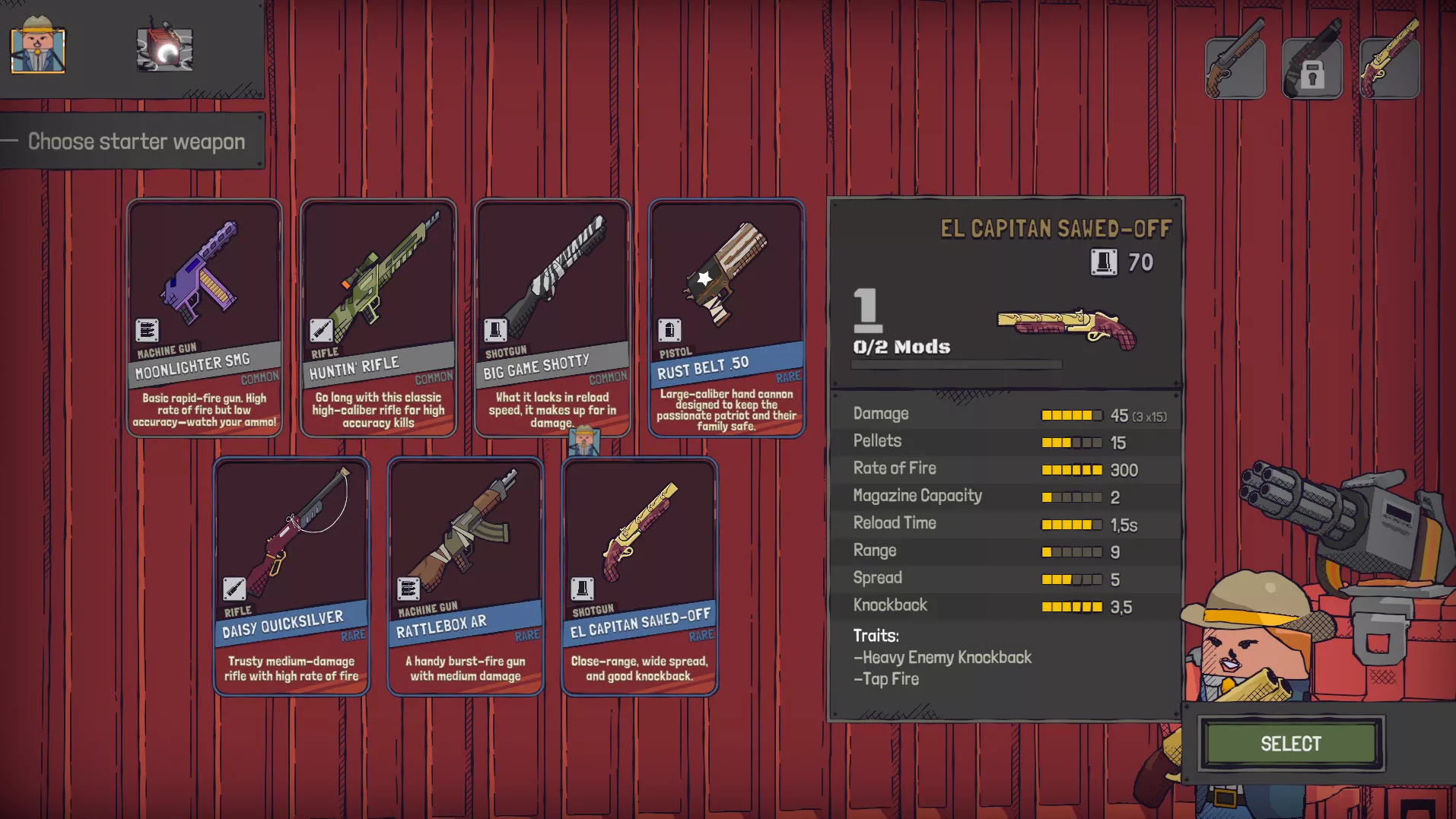Select the dark shotgun weapon slot icon
The height and width of the screenshot is (819, 1456).
click(x=1235, y=67)
